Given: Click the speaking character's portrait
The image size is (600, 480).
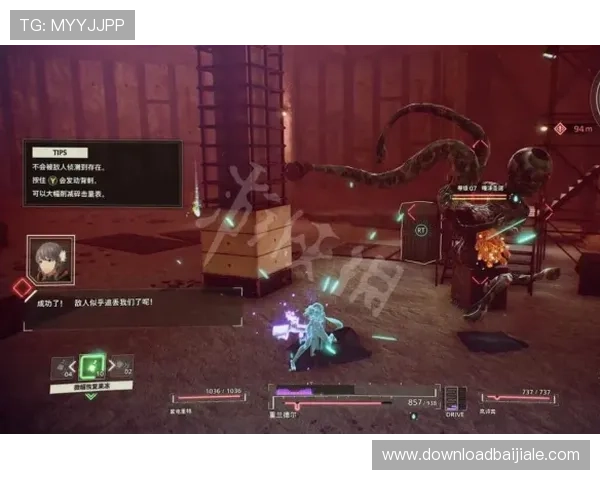Looking at the screenshot, I should pos(50,259).
